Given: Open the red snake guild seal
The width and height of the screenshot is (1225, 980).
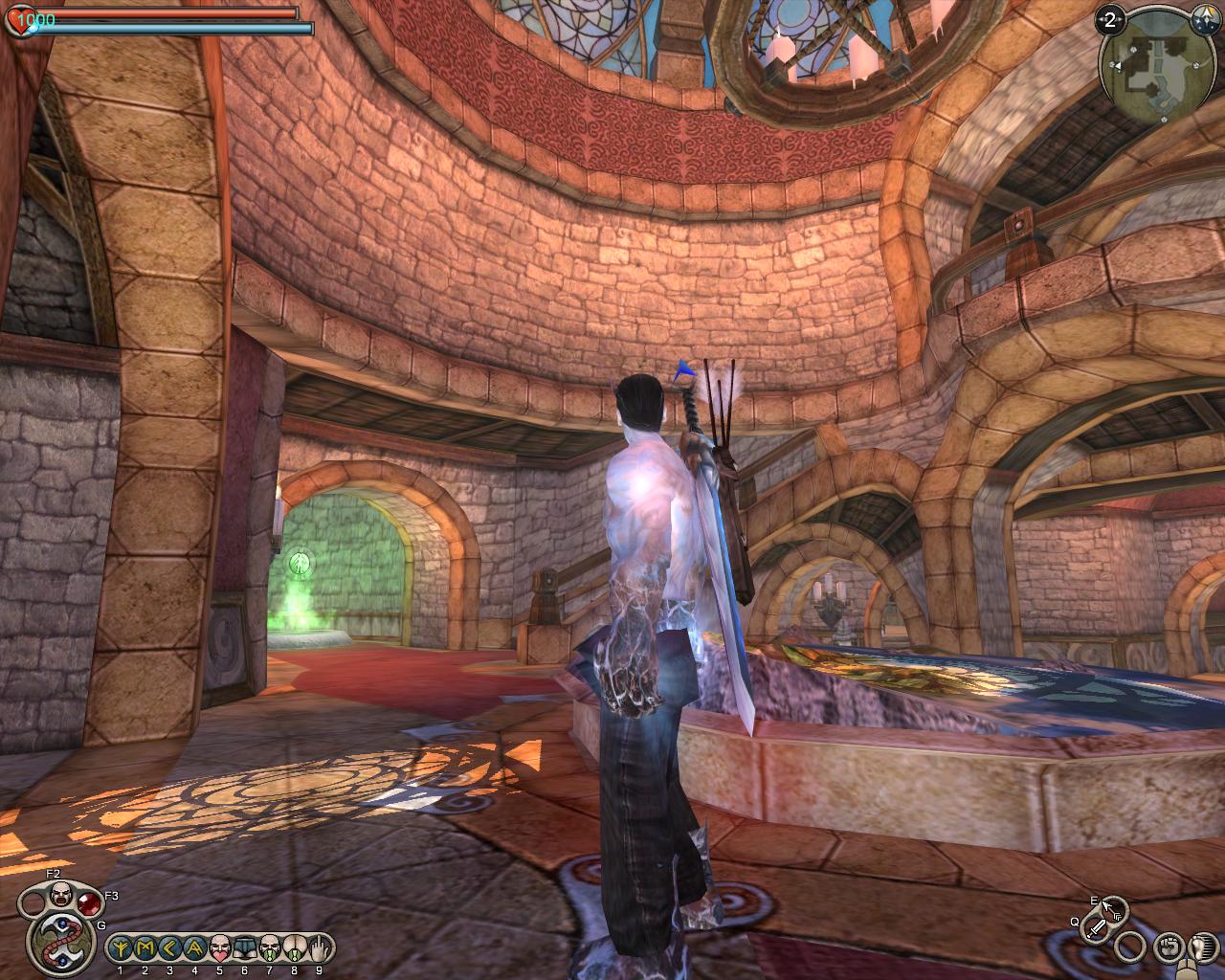Looking at the screenshot, I should click(x=60, y=943).
